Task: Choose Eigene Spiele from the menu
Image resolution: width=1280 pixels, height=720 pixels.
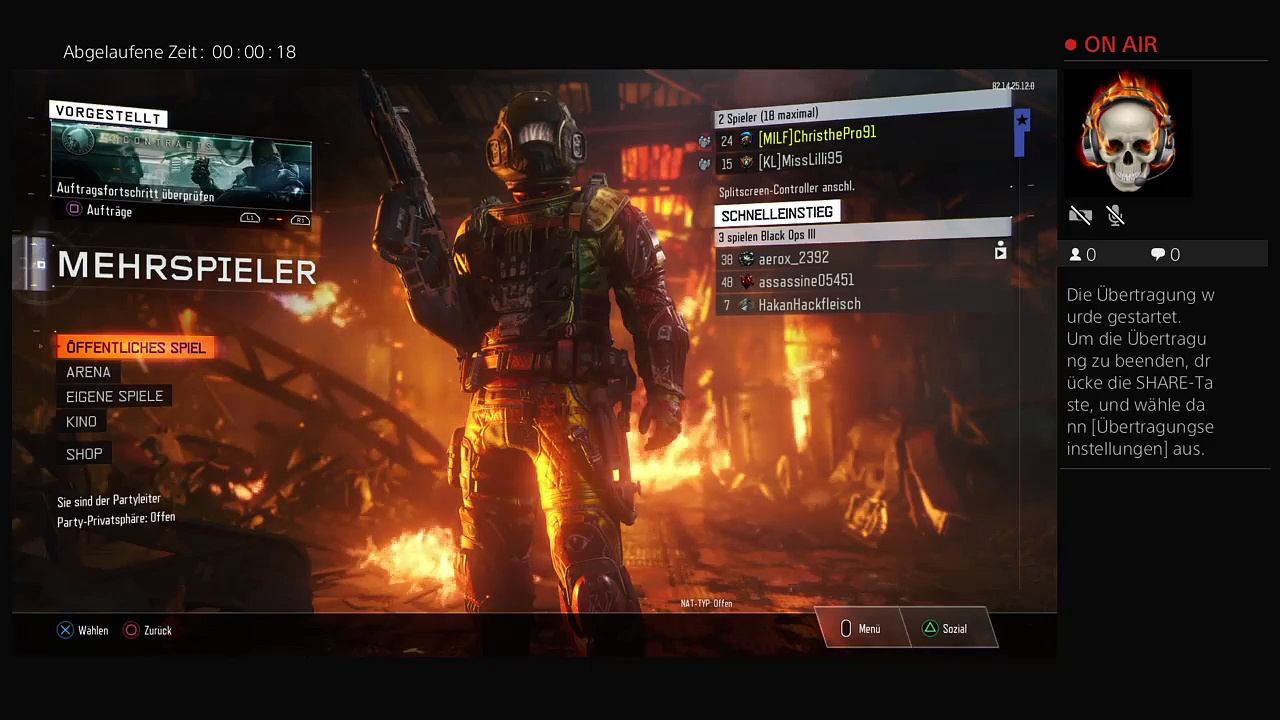Action: pyautogui.click(x=114, y=397)
